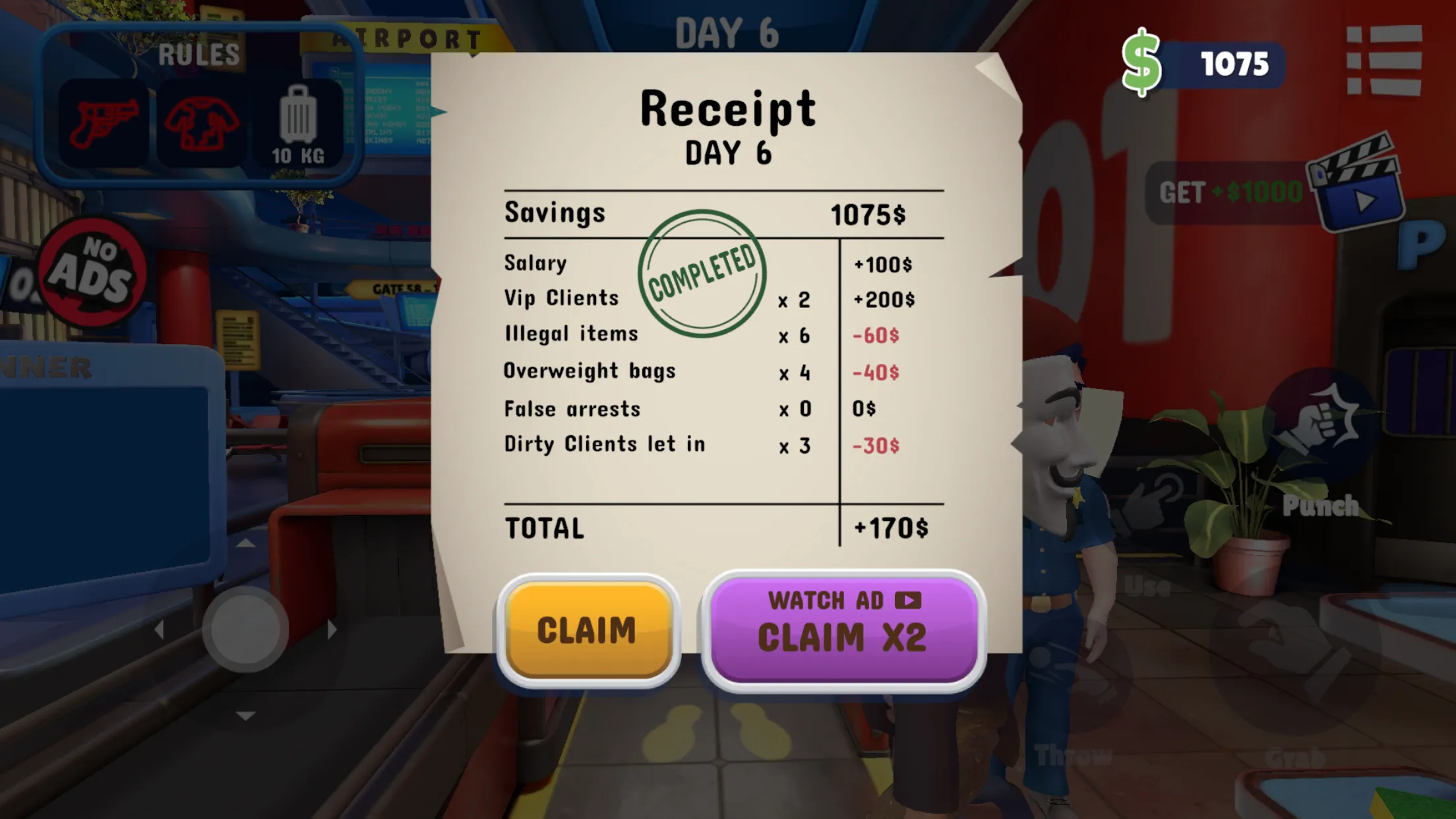Select the torn shirt rule icon
Viewport: 1456px width, 819px height.
tap(201, 123)
